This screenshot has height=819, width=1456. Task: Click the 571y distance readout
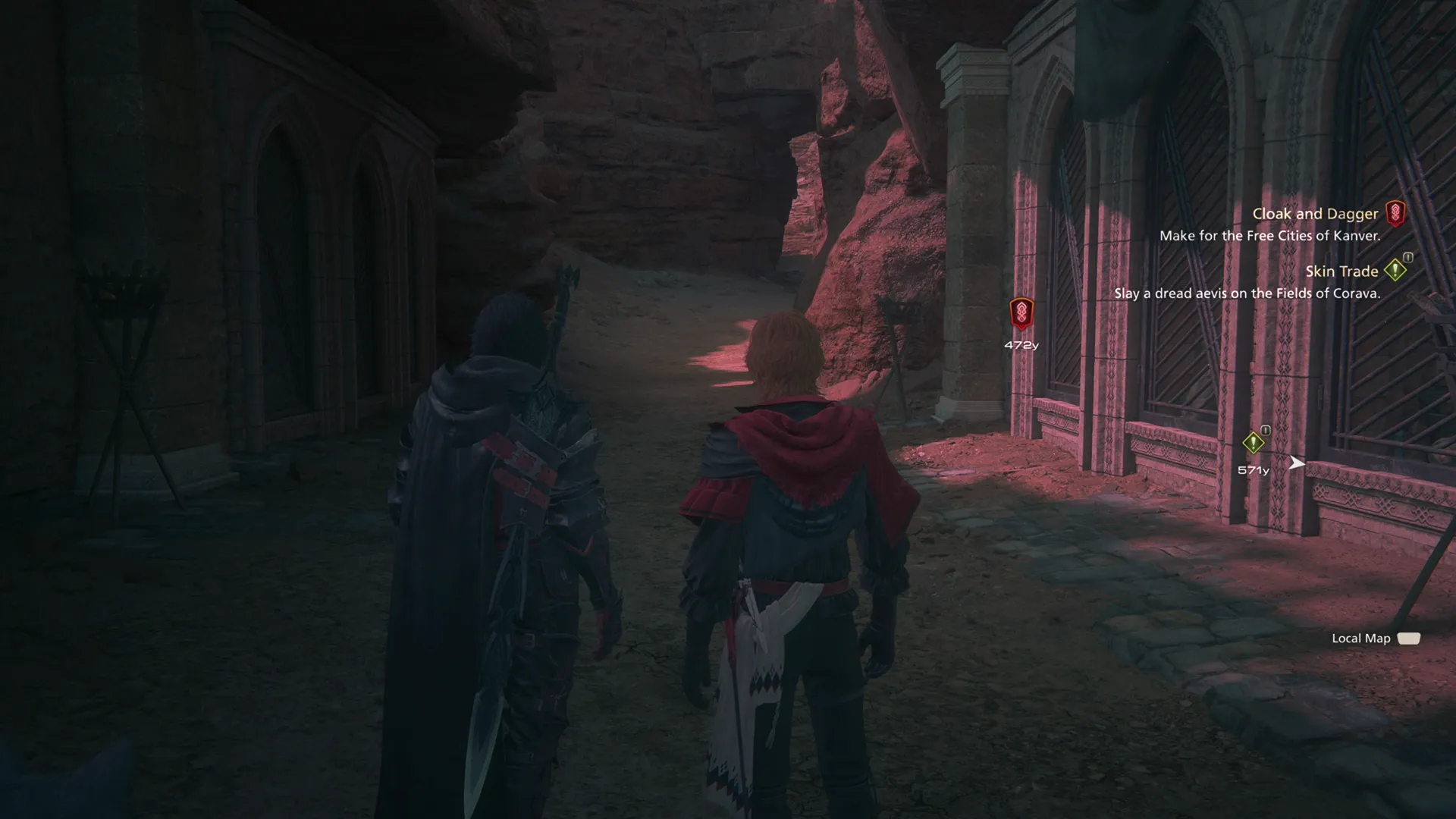click(1253, 471)
